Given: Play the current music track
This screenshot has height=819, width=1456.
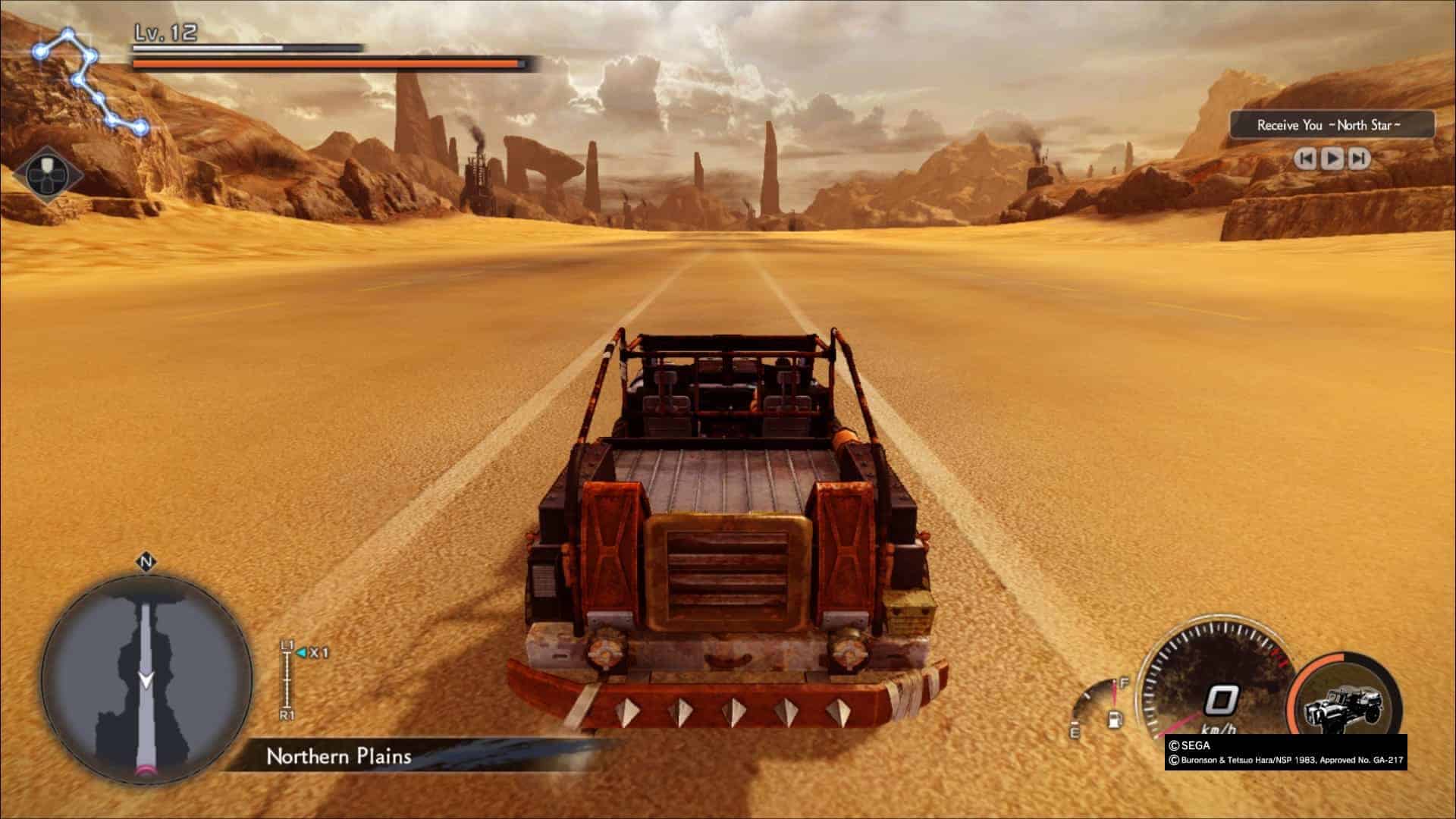Looking at the screenshot, I should [x=1332, y=158].
